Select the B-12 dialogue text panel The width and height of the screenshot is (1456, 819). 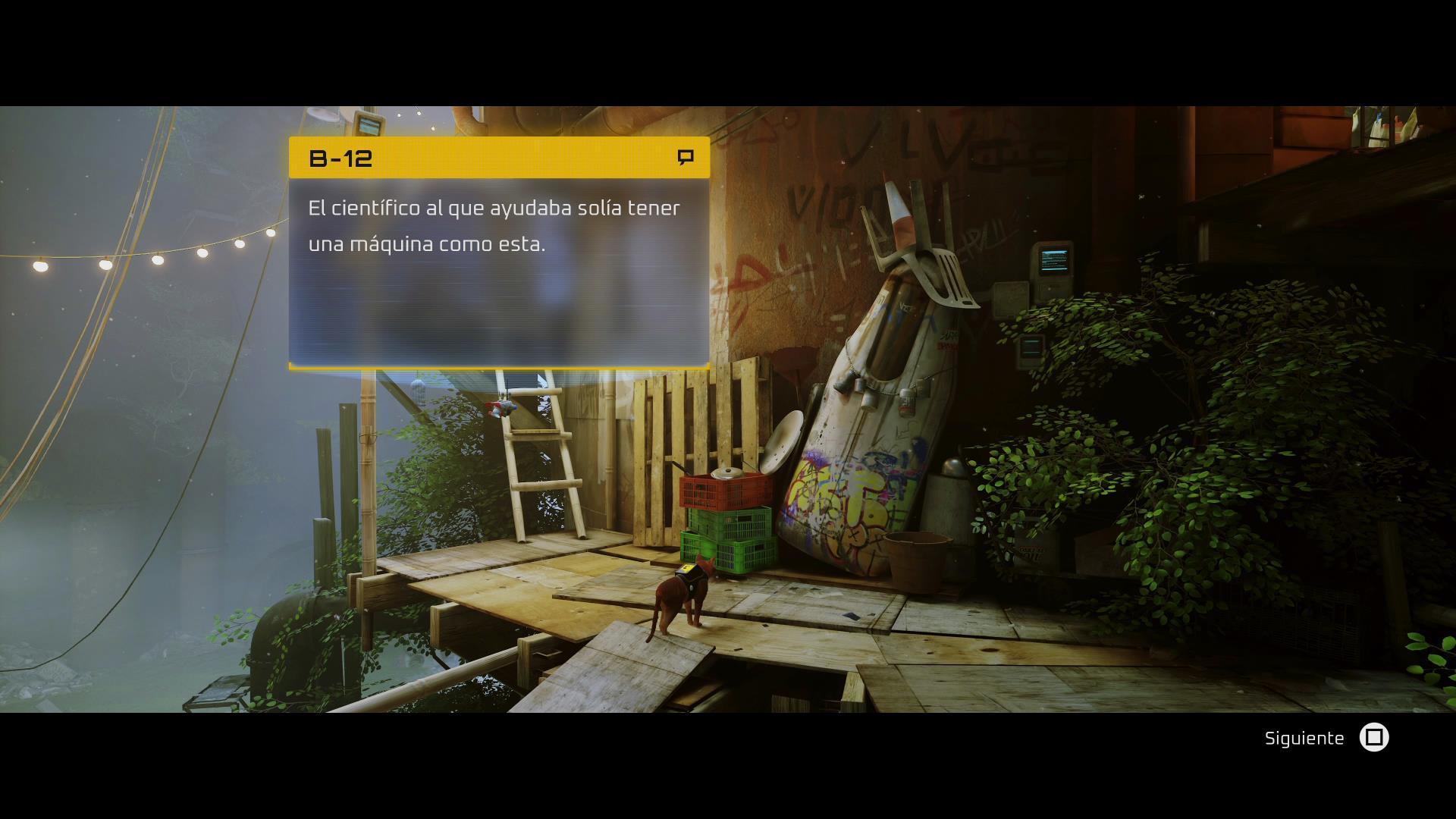(499, 271)
